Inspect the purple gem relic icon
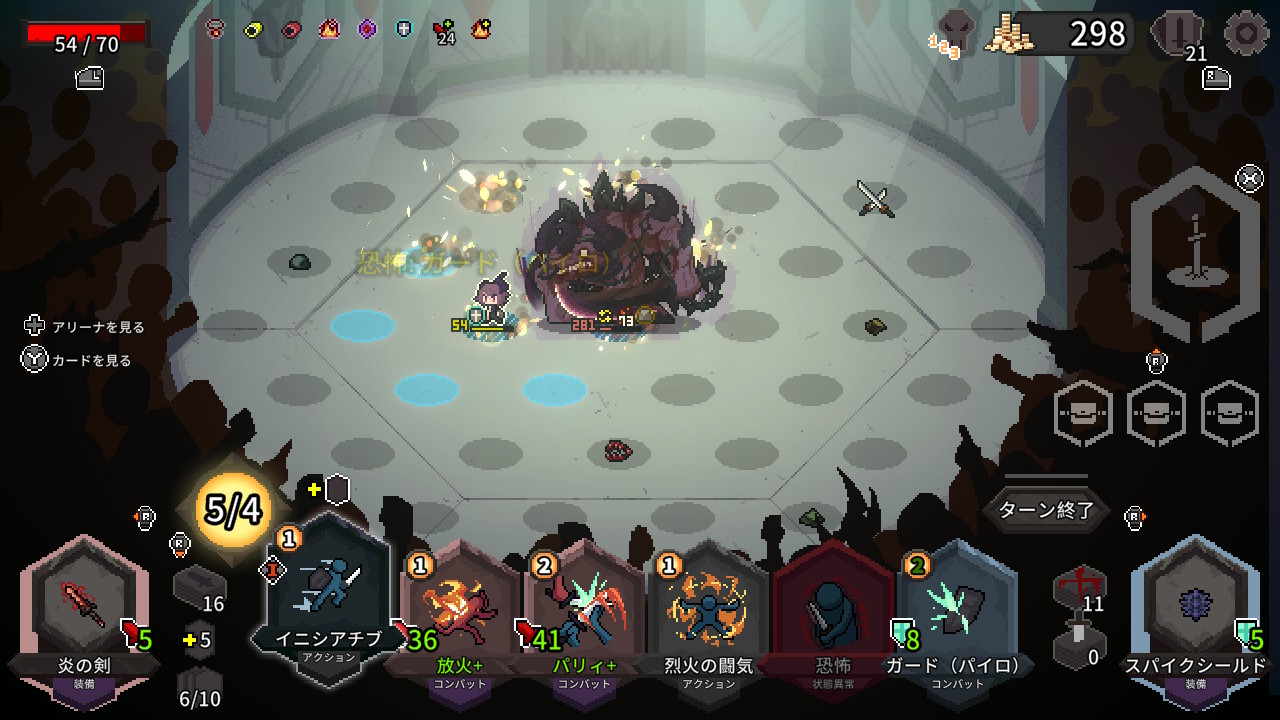 (367, 29)
